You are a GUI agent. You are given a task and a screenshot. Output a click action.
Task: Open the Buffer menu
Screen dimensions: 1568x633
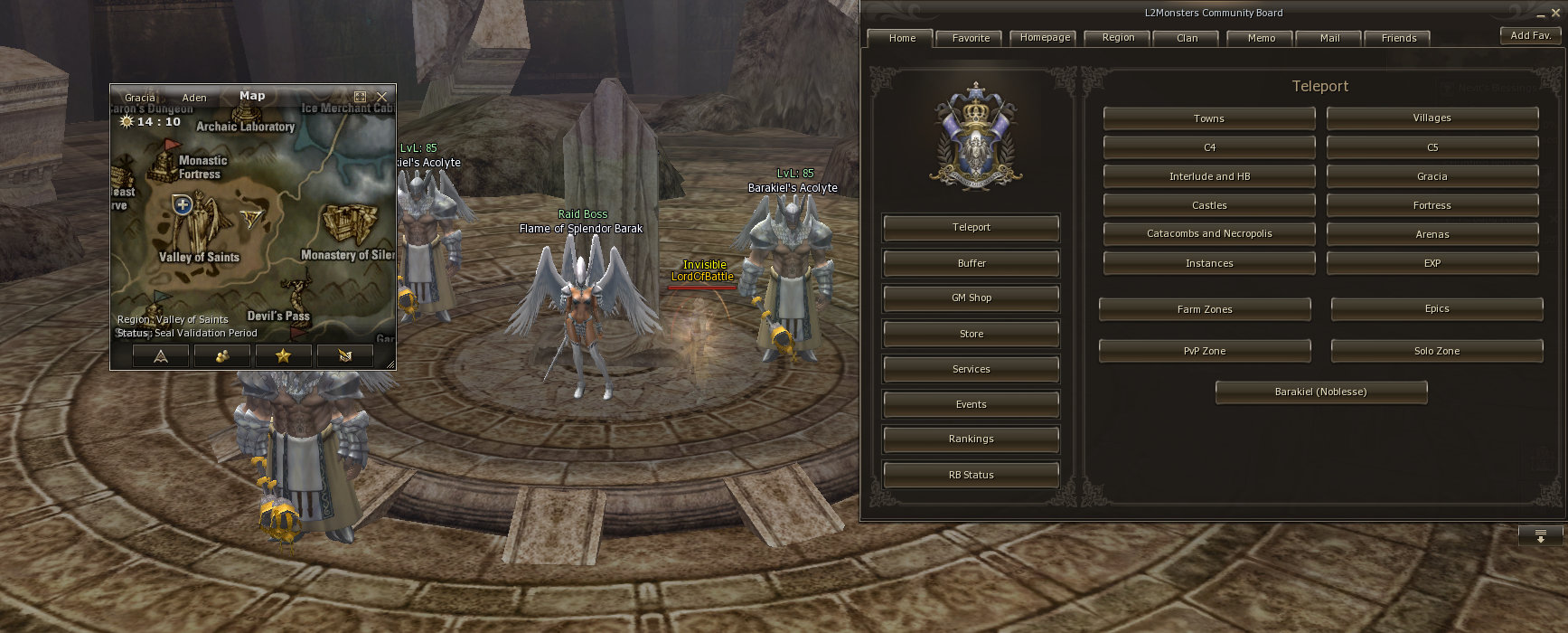[971, 263]
